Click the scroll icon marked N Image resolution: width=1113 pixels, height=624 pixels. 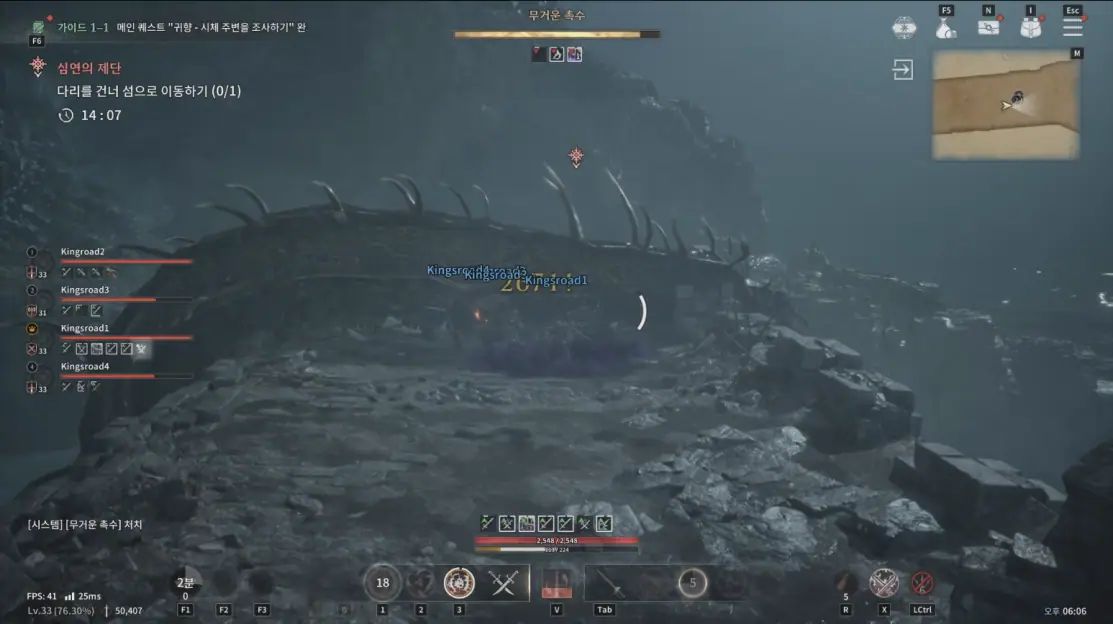pos(989,28)
